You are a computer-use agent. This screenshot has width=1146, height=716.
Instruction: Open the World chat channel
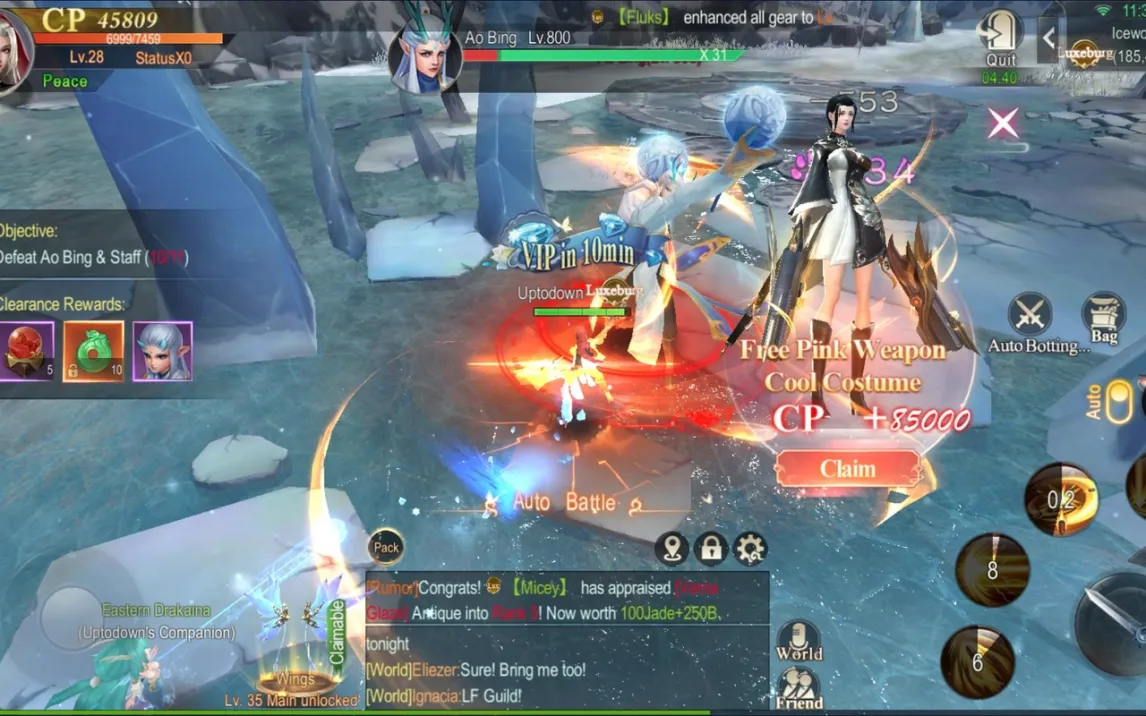(x=798, y=642)
